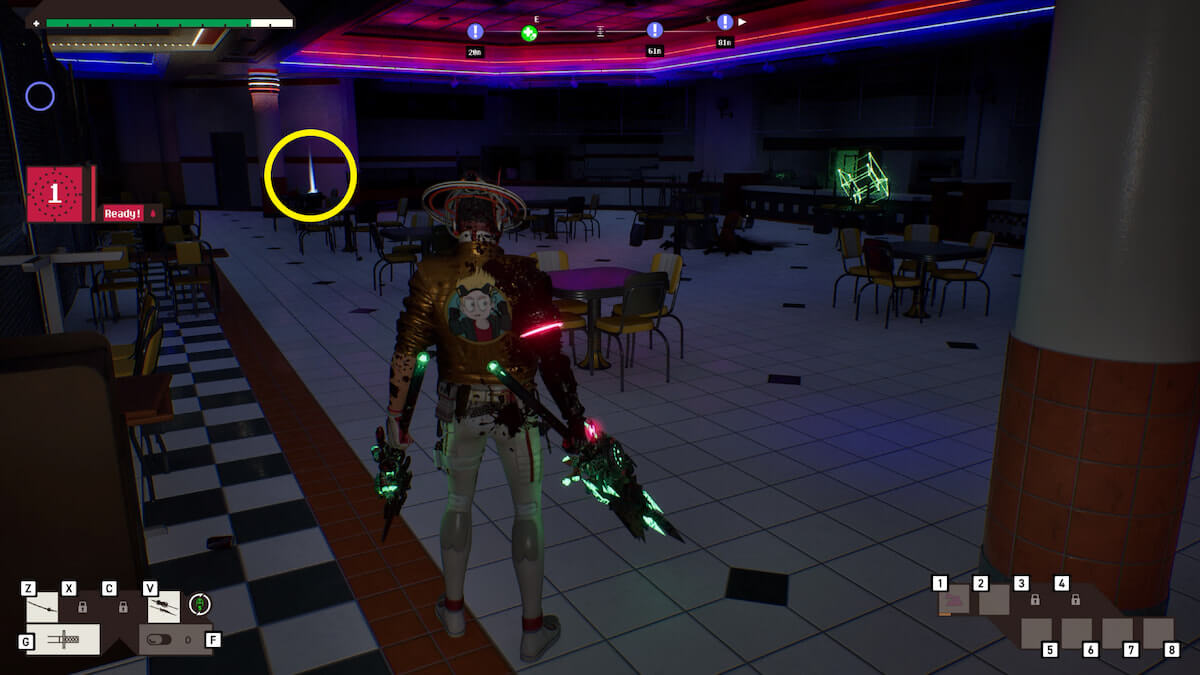Select the Z weapon slot
Viewport: 1200px width, 675px height.
point(42,606)
